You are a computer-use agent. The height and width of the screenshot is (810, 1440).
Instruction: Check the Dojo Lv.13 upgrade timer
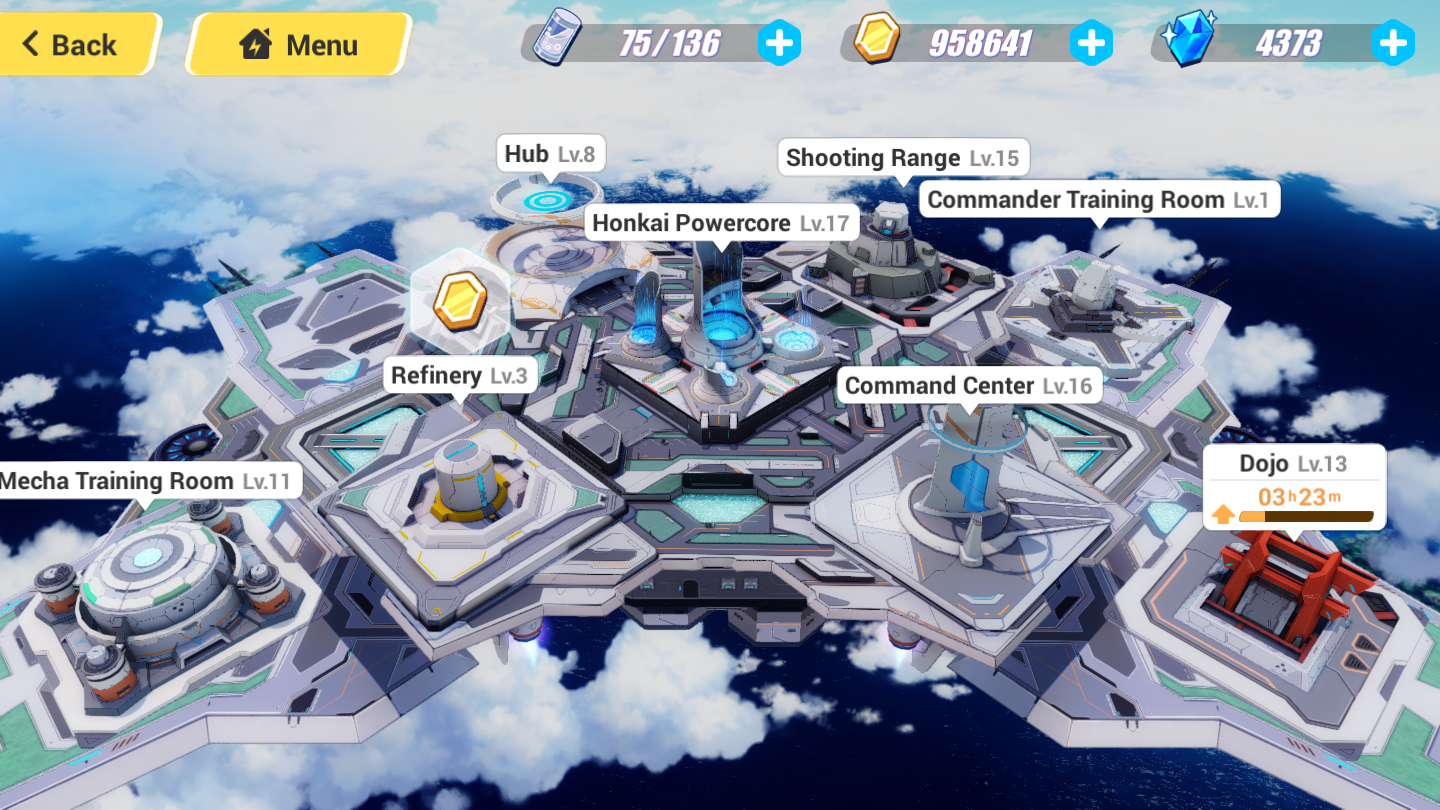click(1294, 497)
